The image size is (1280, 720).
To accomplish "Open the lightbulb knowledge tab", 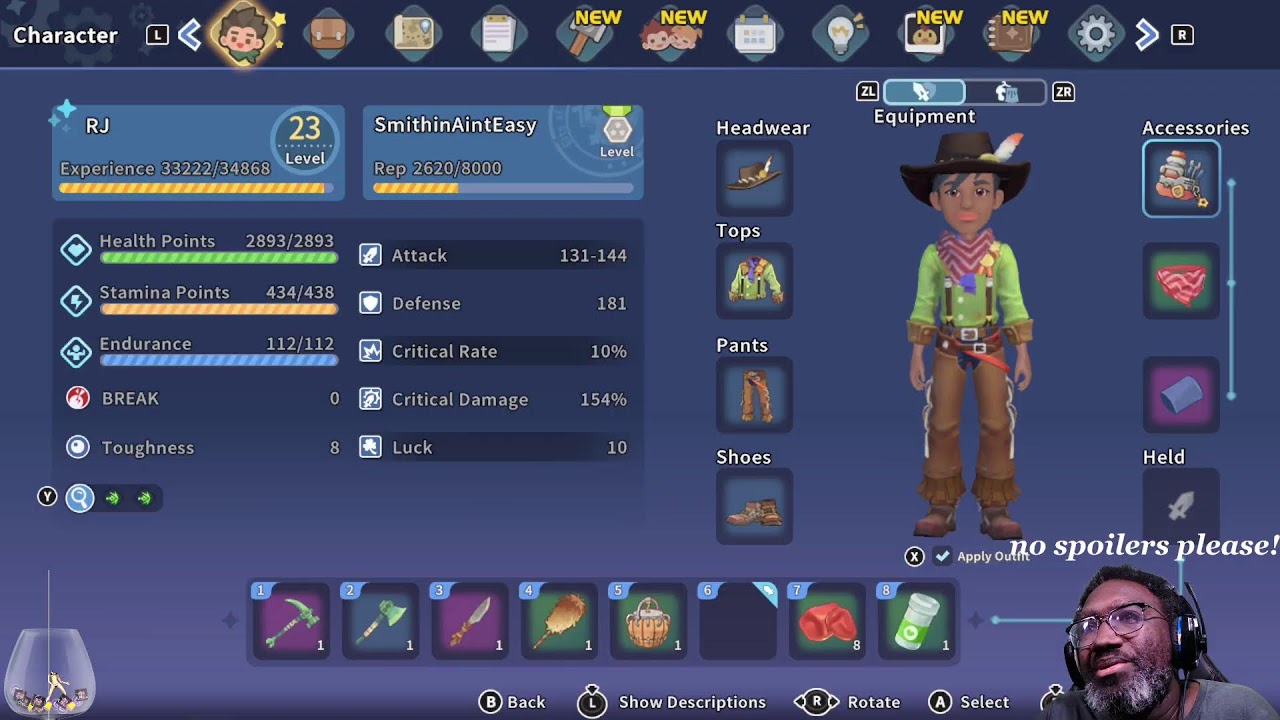I will [840, 35].
